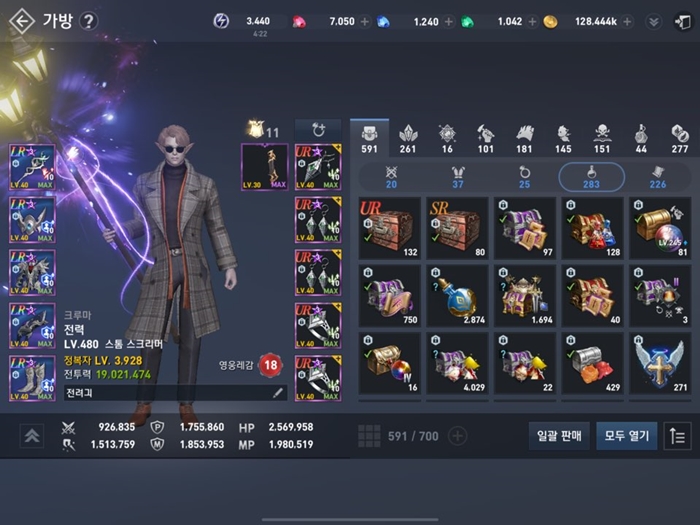Image resolution: width=700 pixels, height=525 pixels.
Task: Expand bag capacity with the plus button
Action: (457, 435)
